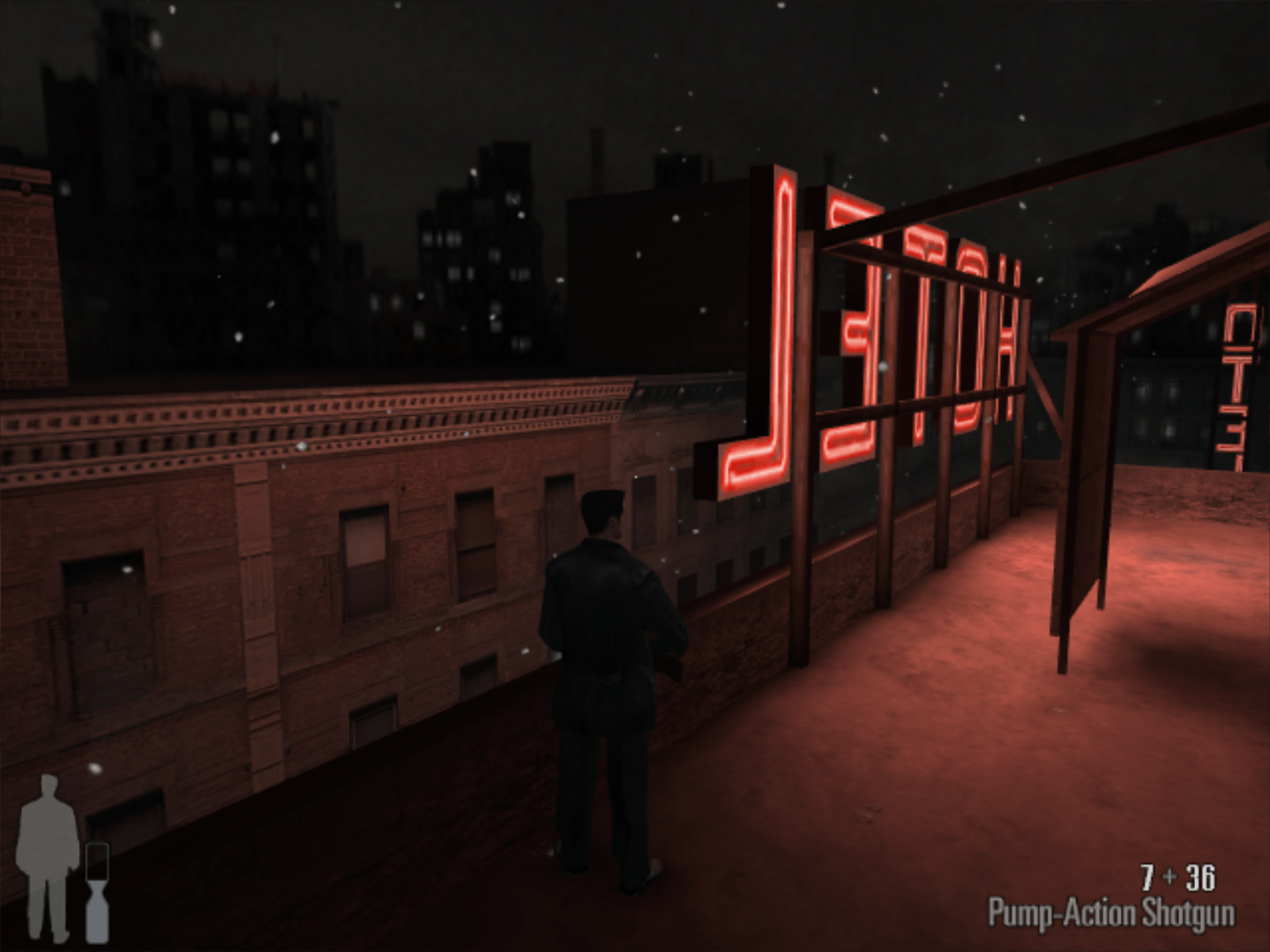Select the Pump-Action Shotgun weapon label
The height and width of the screenshot is (952, 1270).
tap(1110, 913)
